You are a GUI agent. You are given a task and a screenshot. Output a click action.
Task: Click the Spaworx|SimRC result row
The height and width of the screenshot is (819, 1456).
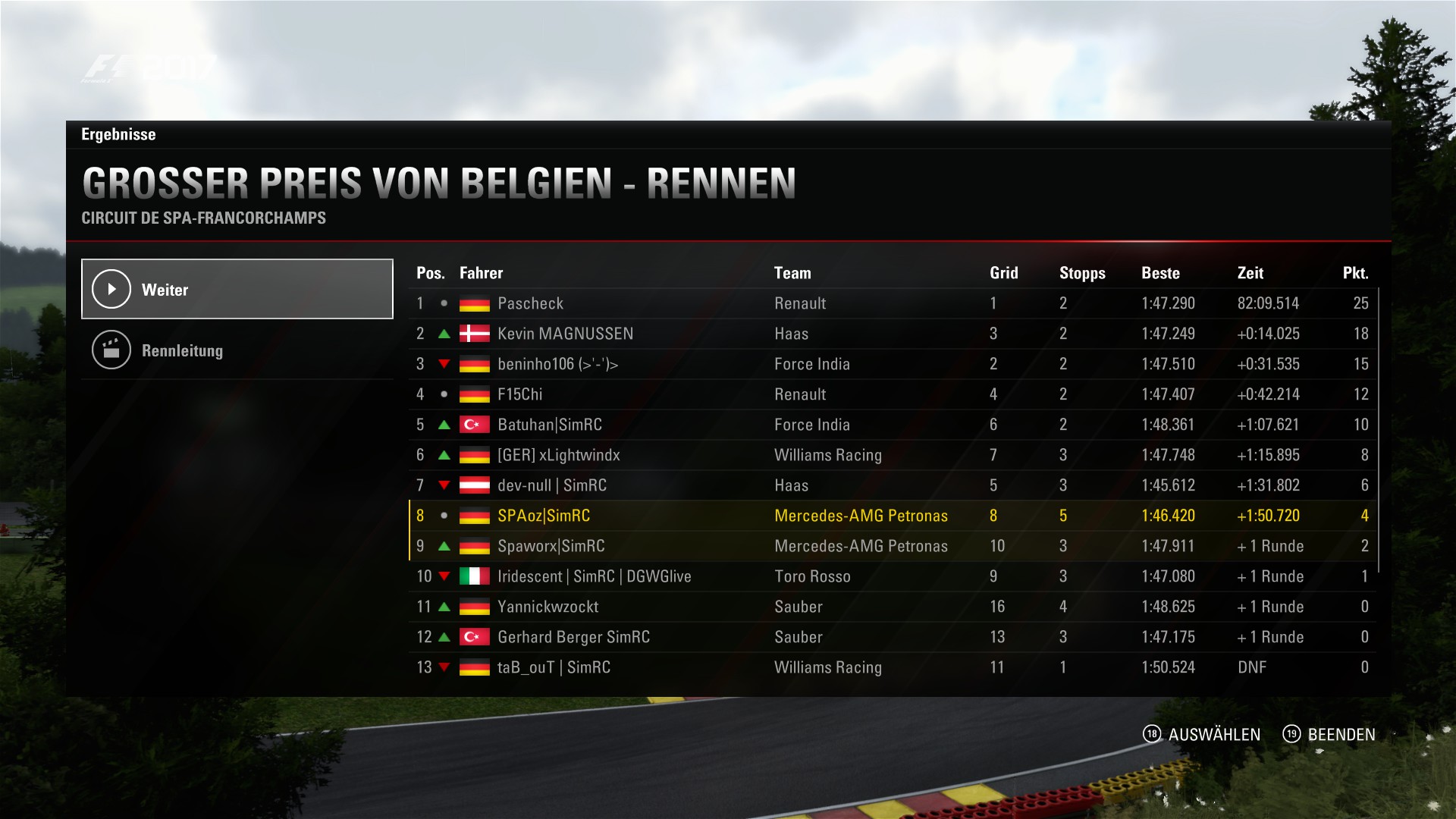[x=892, y=546]
